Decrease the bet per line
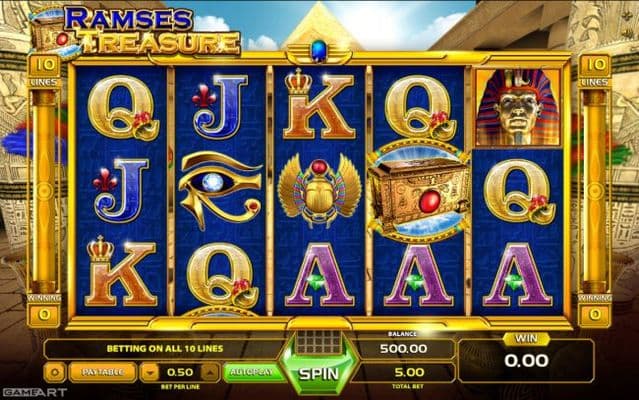Image resolution: width=639 pixels, height=400 pixels. pos(149,372)
